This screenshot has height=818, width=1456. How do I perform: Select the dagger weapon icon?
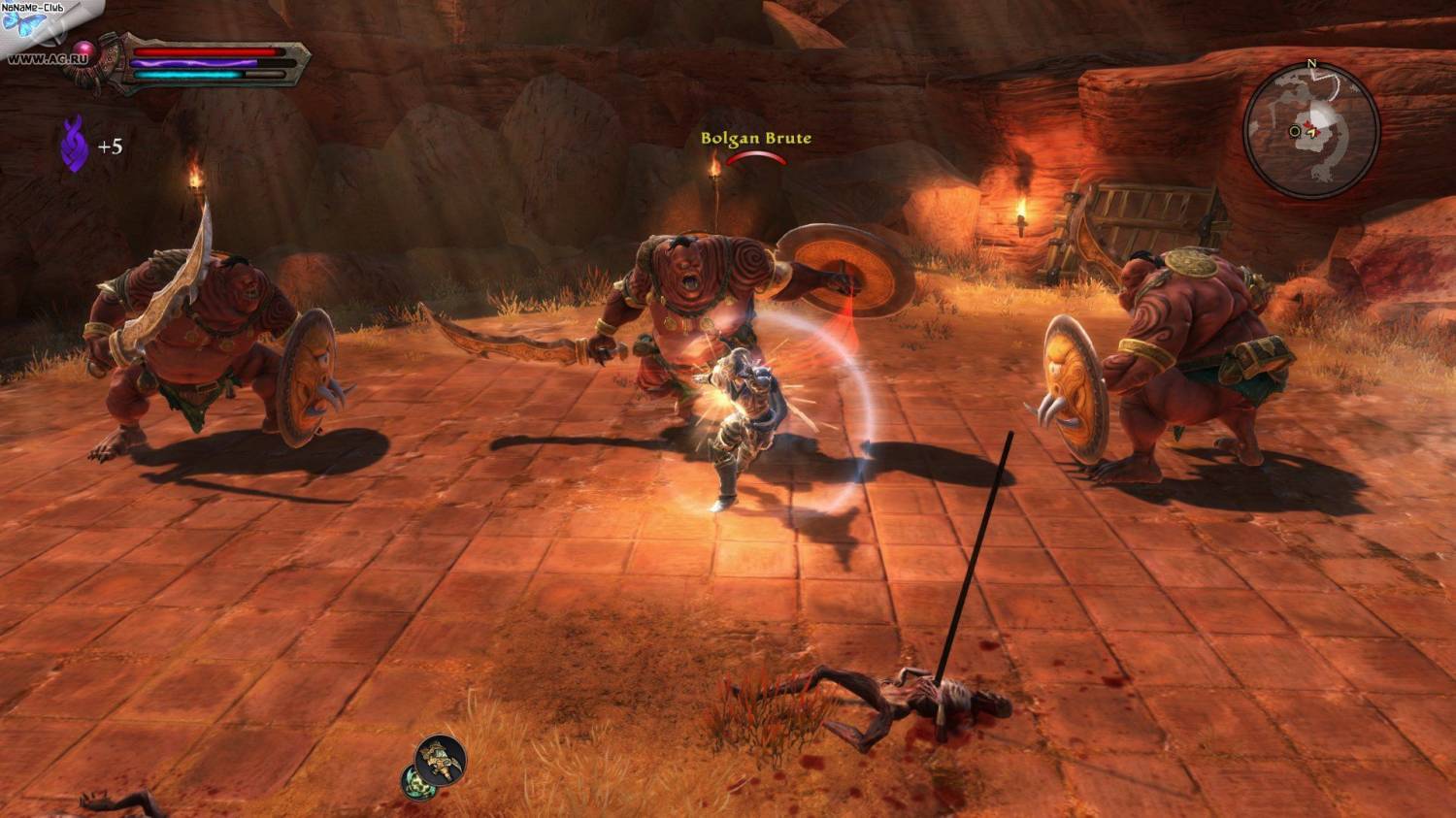[x=441, y=760]
